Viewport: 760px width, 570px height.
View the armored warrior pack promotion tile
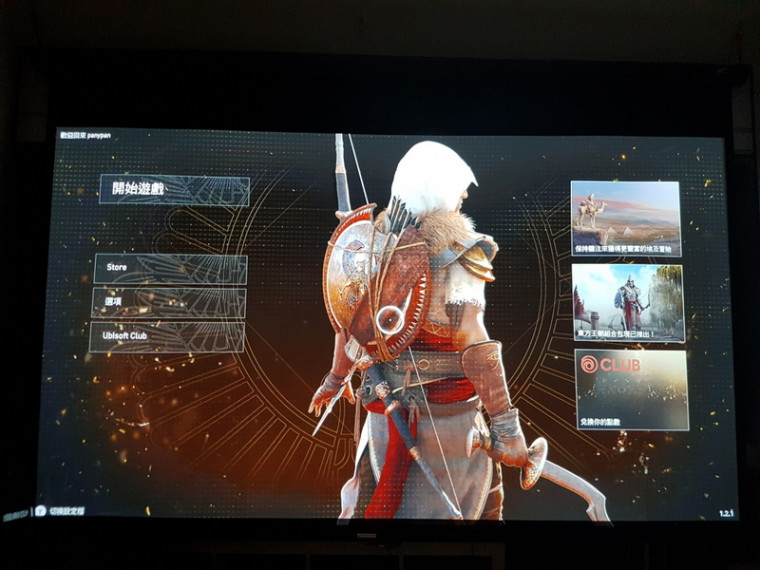click(x=628, y=302)
